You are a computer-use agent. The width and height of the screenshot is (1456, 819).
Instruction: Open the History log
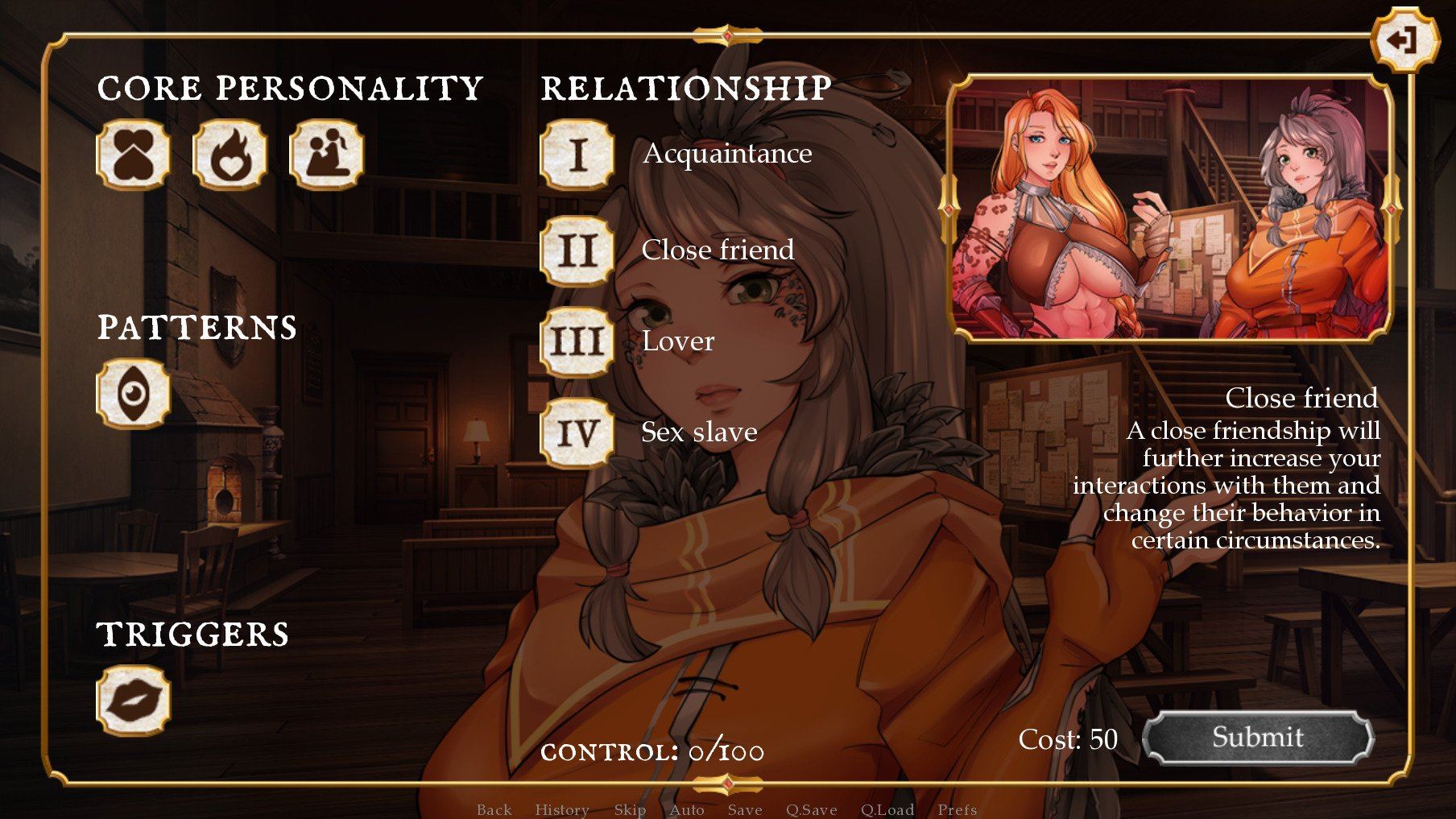click(561, 809)
